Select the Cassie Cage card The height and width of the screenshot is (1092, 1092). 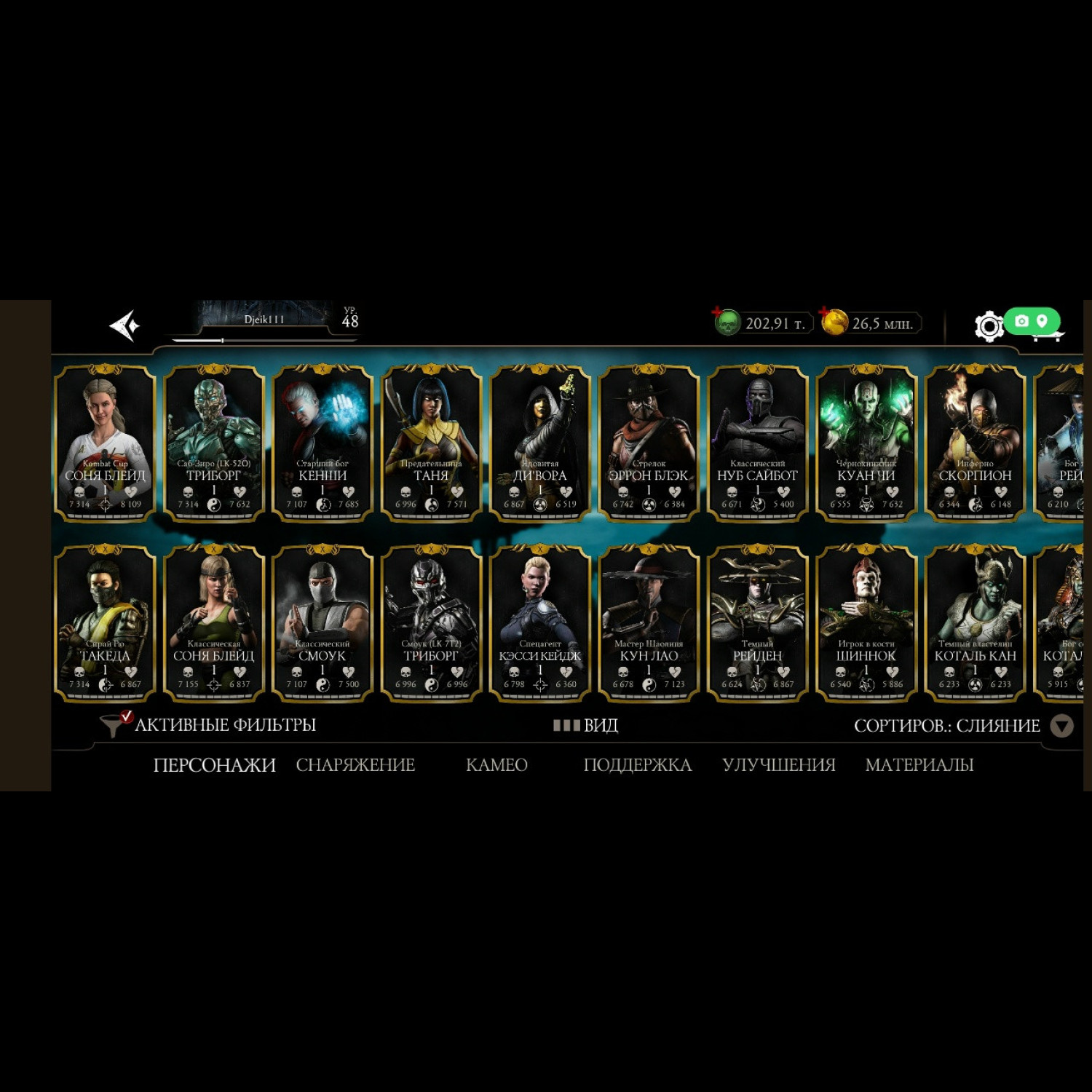[539, 623]
